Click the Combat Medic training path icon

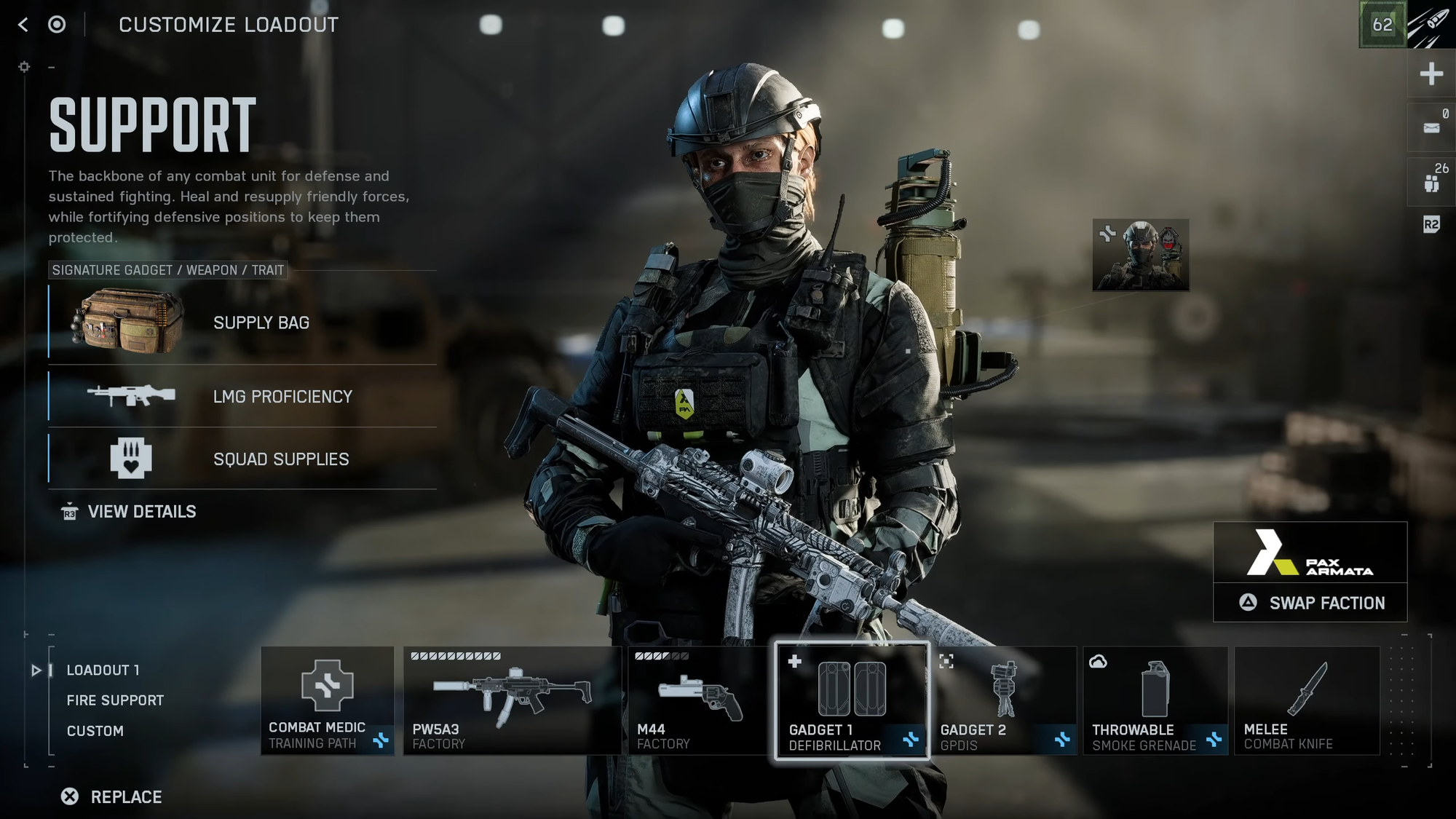coord(327,688)
